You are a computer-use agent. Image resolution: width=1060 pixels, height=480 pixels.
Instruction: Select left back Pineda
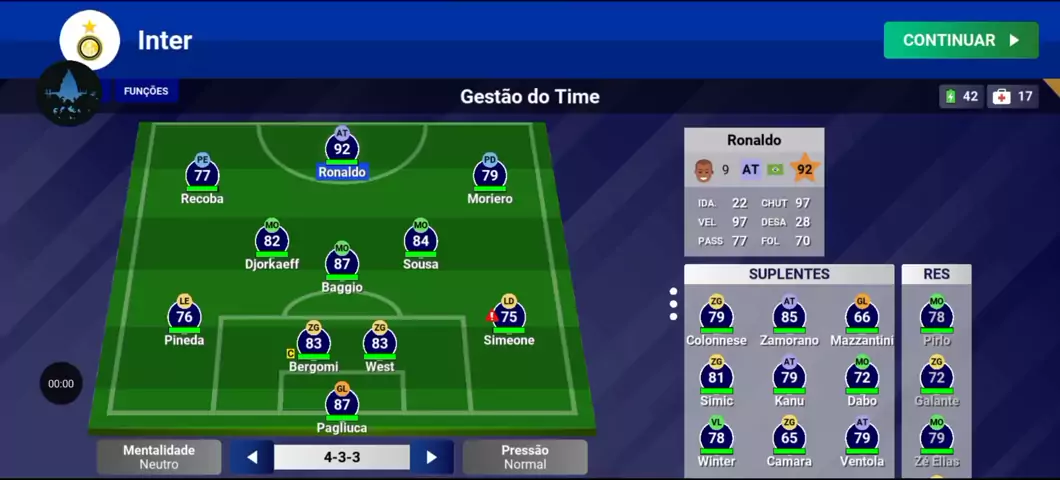pyautogui.click(x=184, y=318)
